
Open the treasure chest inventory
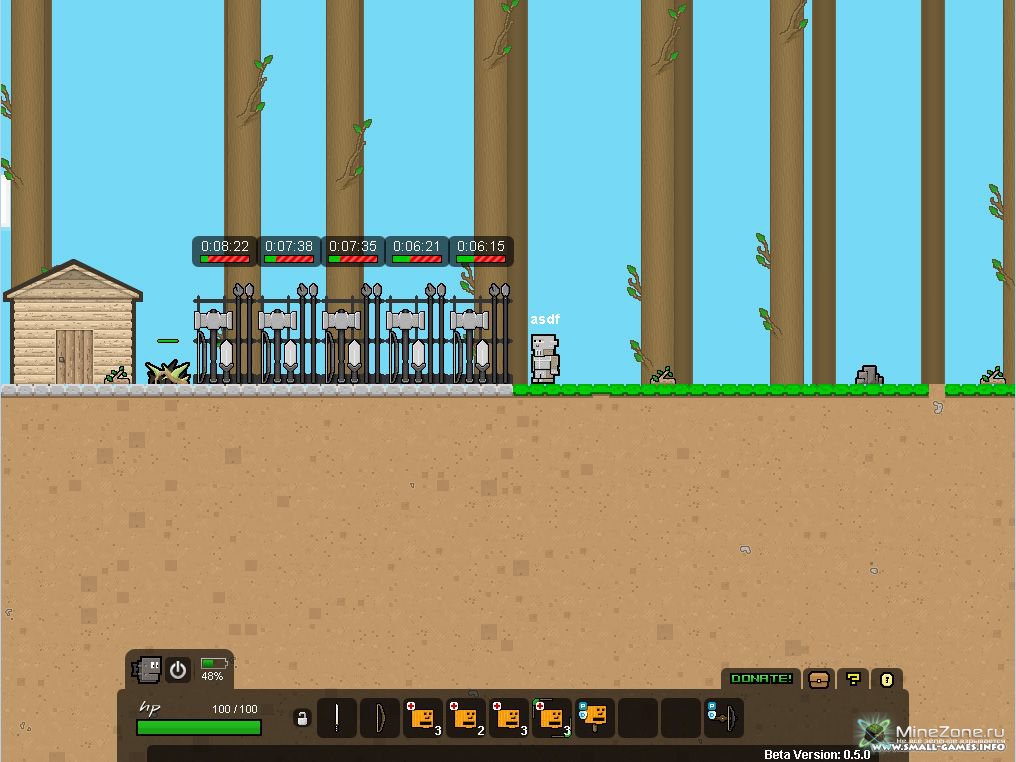coord(819,679)
